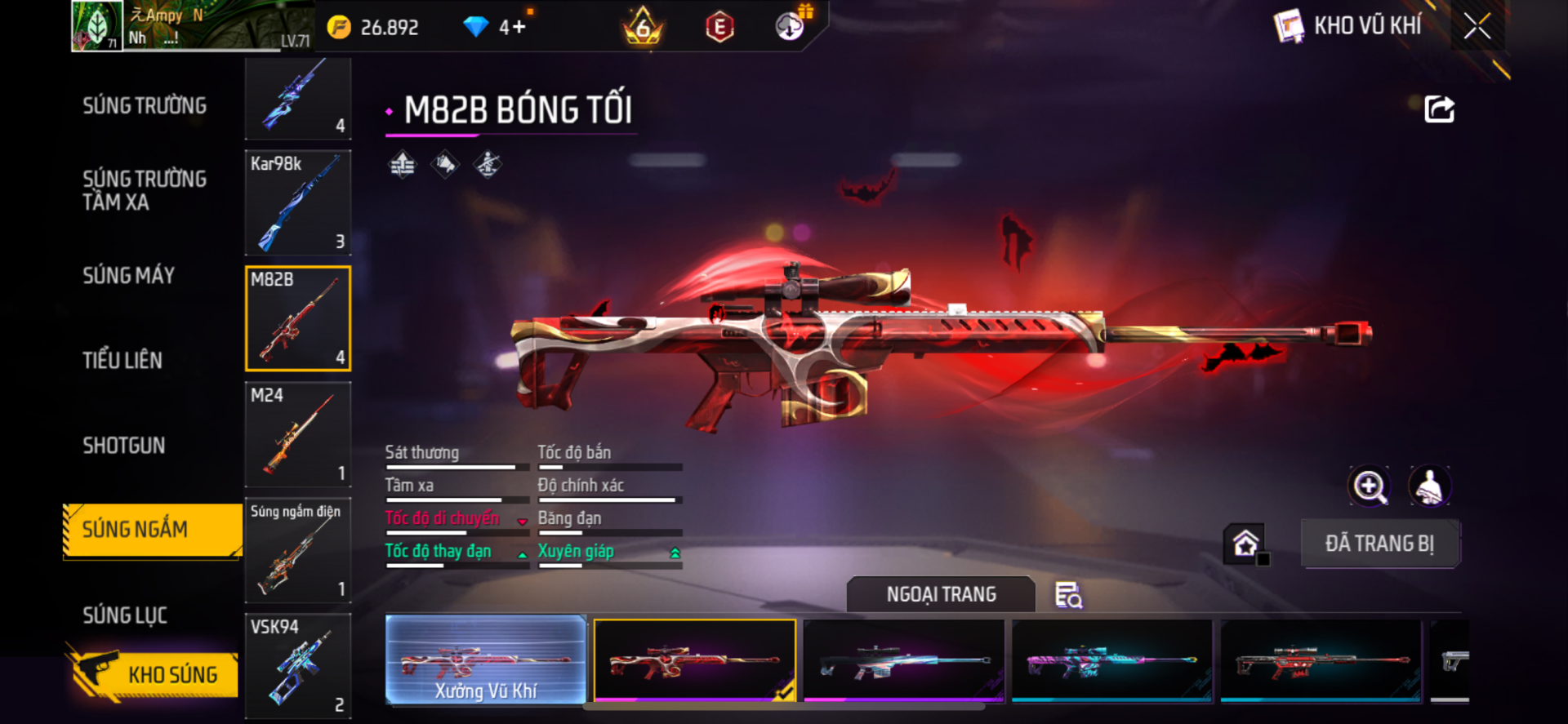Choose the TIỂU LIÊN category

(x=122, y=360)
